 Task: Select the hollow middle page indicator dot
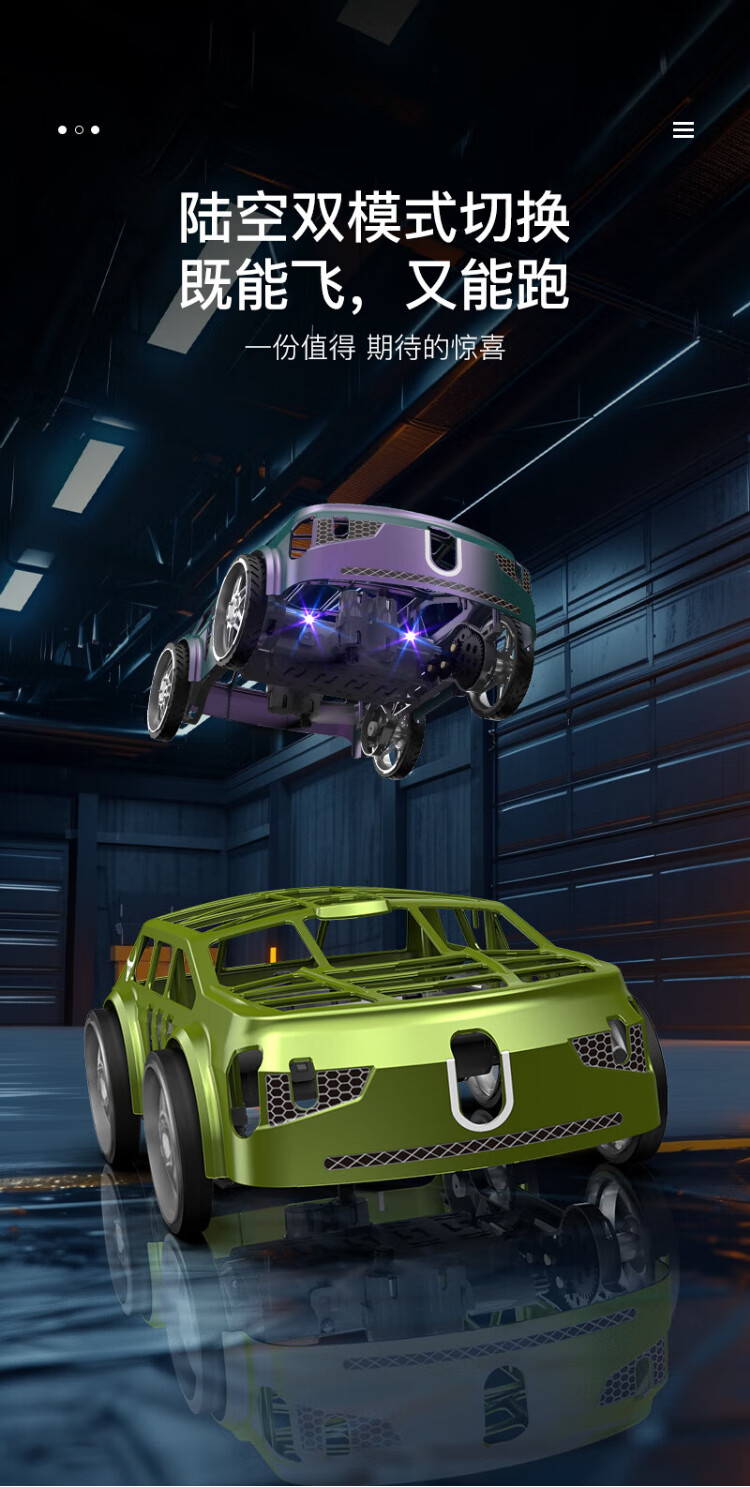pos(79,130)
